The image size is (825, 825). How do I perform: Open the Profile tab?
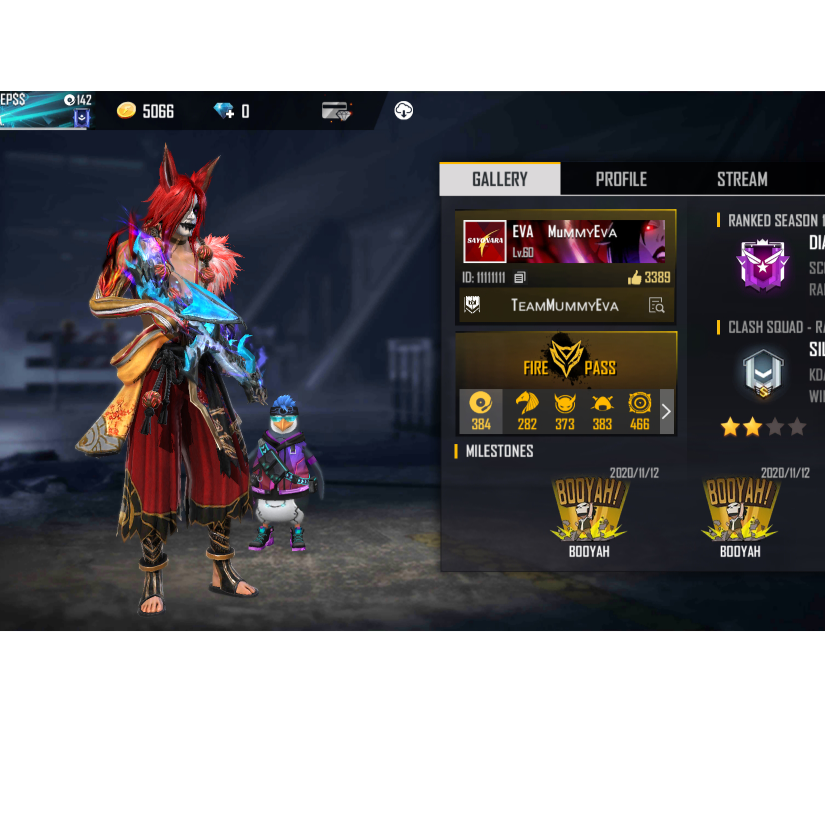point(621,179)
